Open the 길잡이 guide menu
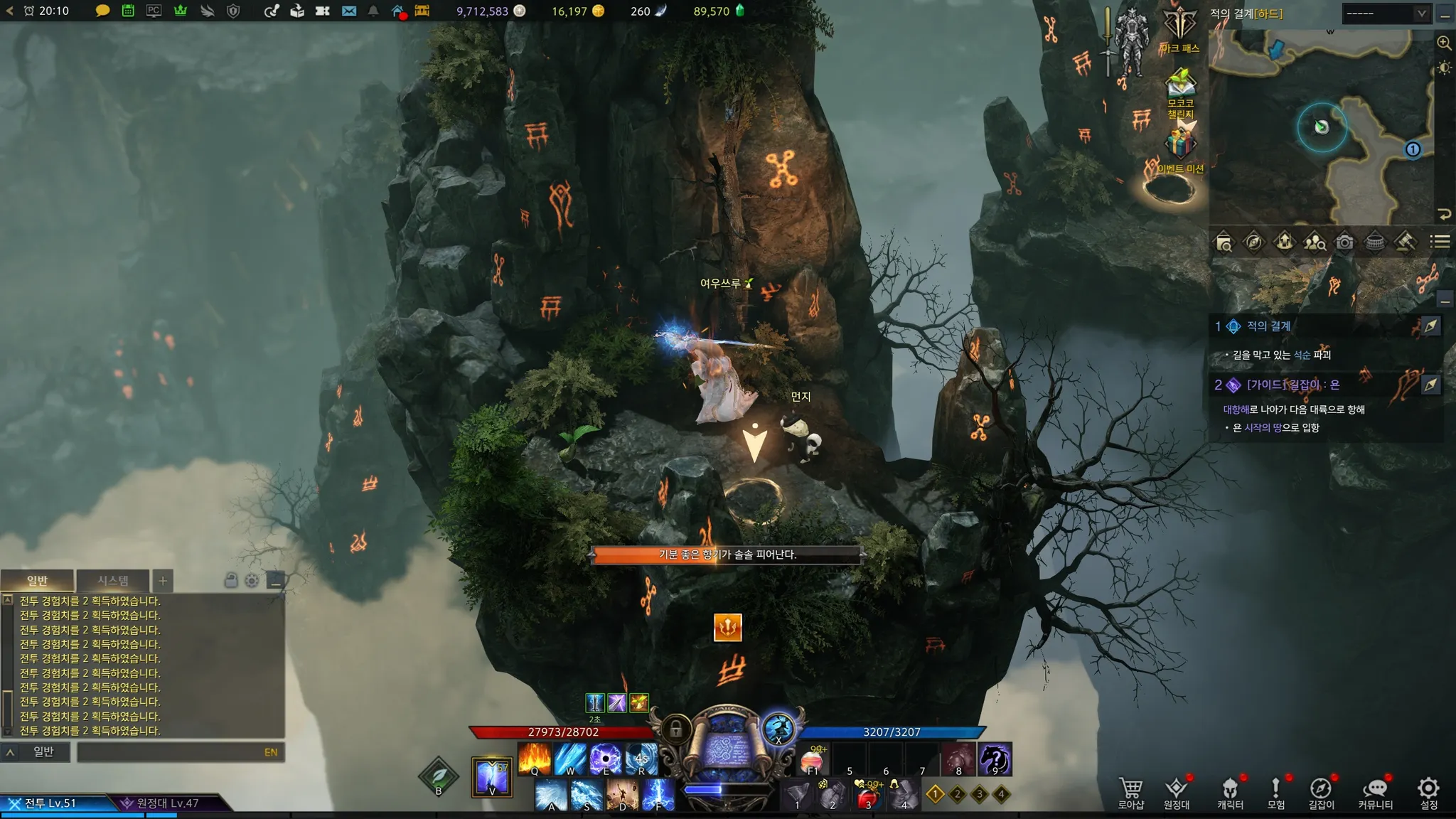 pos(1321,792)
